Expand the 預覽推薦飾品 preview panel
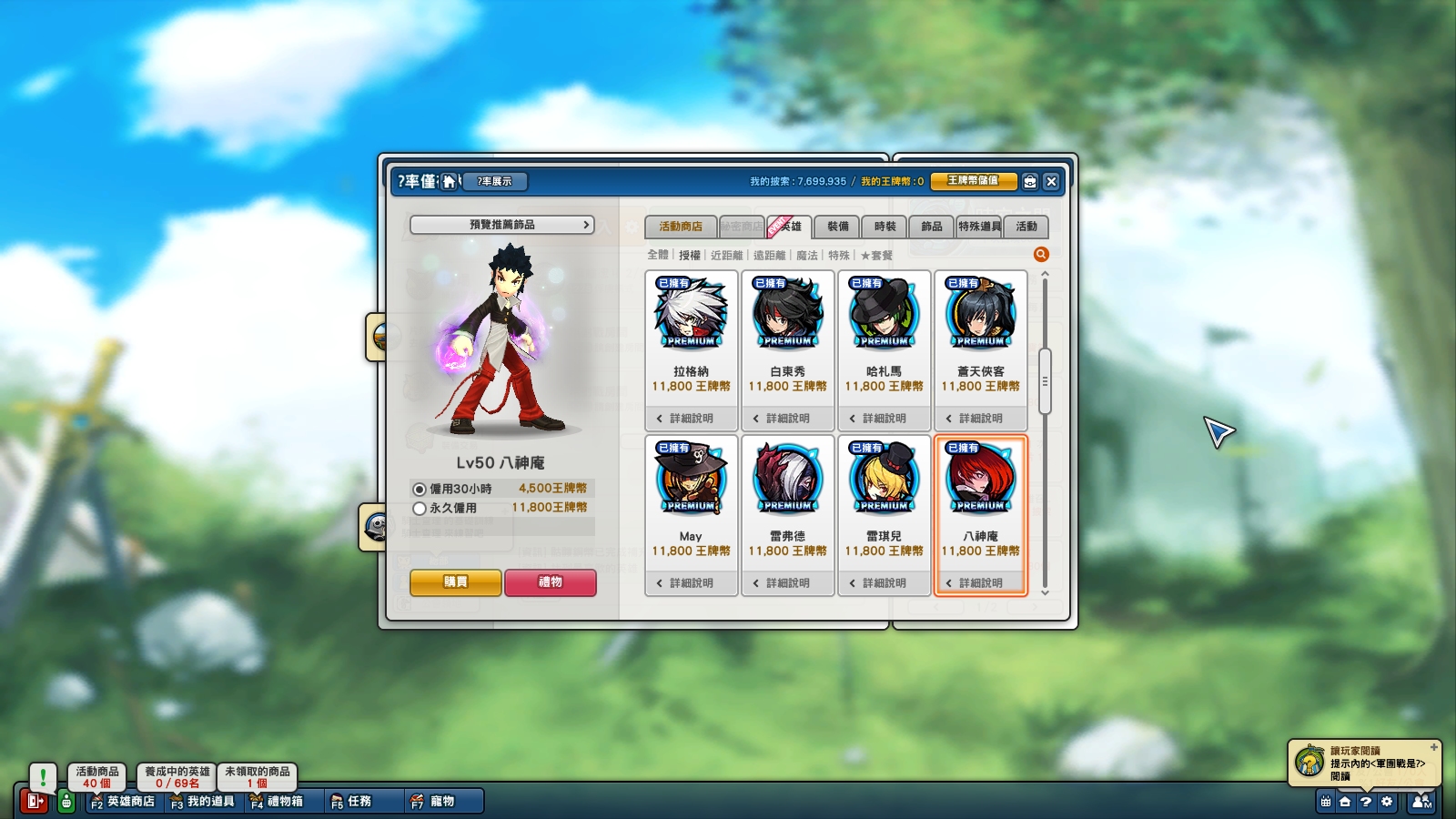This screenshot has width=1456, height=819. [501, 225]
